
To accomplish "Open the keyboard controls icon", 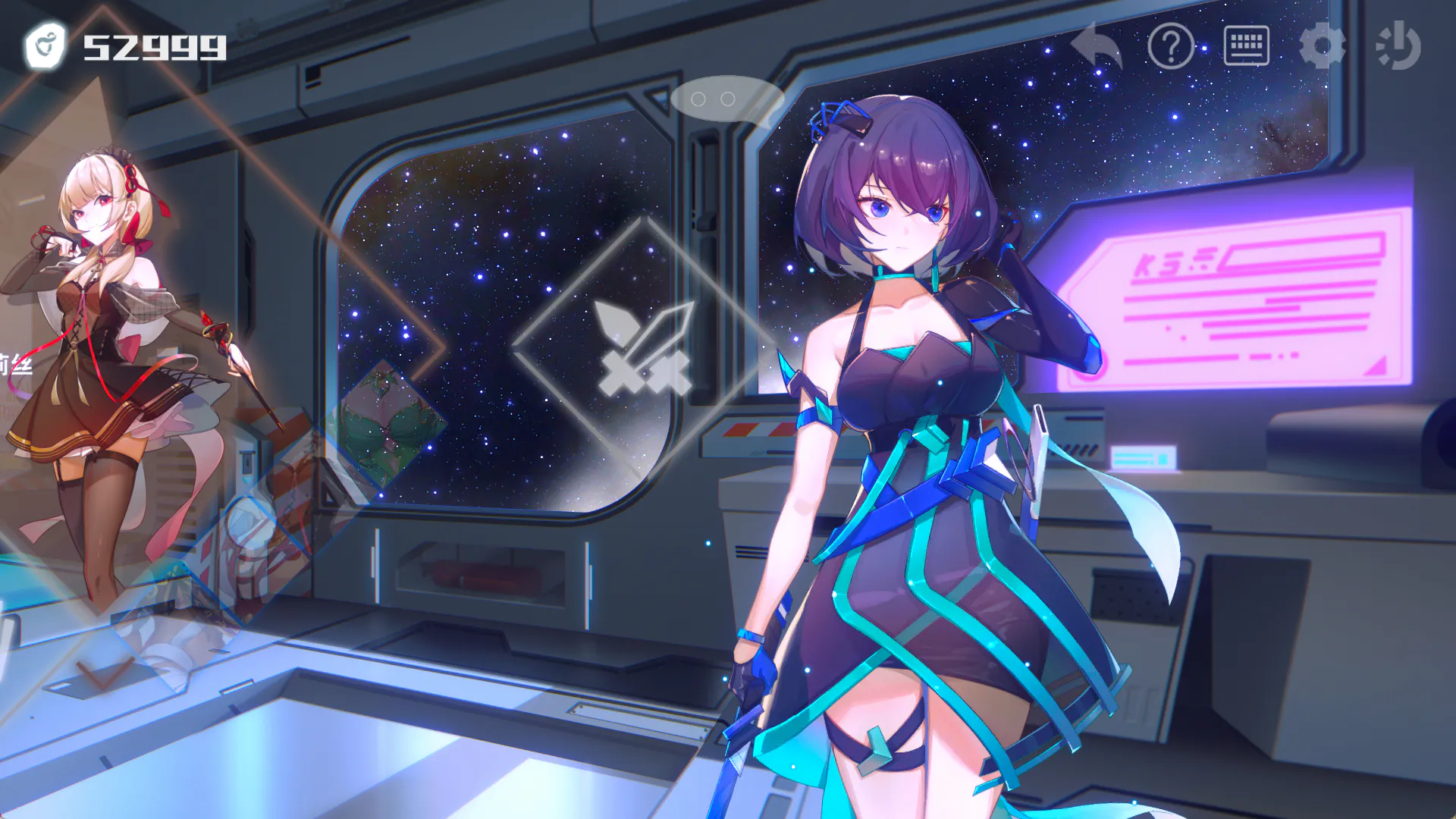I will pos(1246,46).
